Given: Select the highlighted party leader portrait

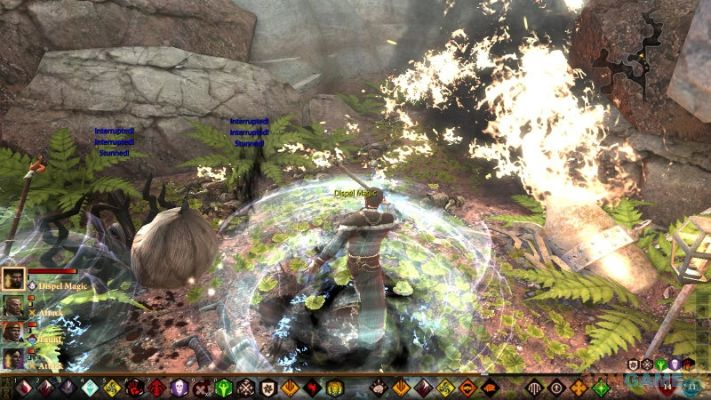Looking at the screenshot, I should tap(14, 279).
